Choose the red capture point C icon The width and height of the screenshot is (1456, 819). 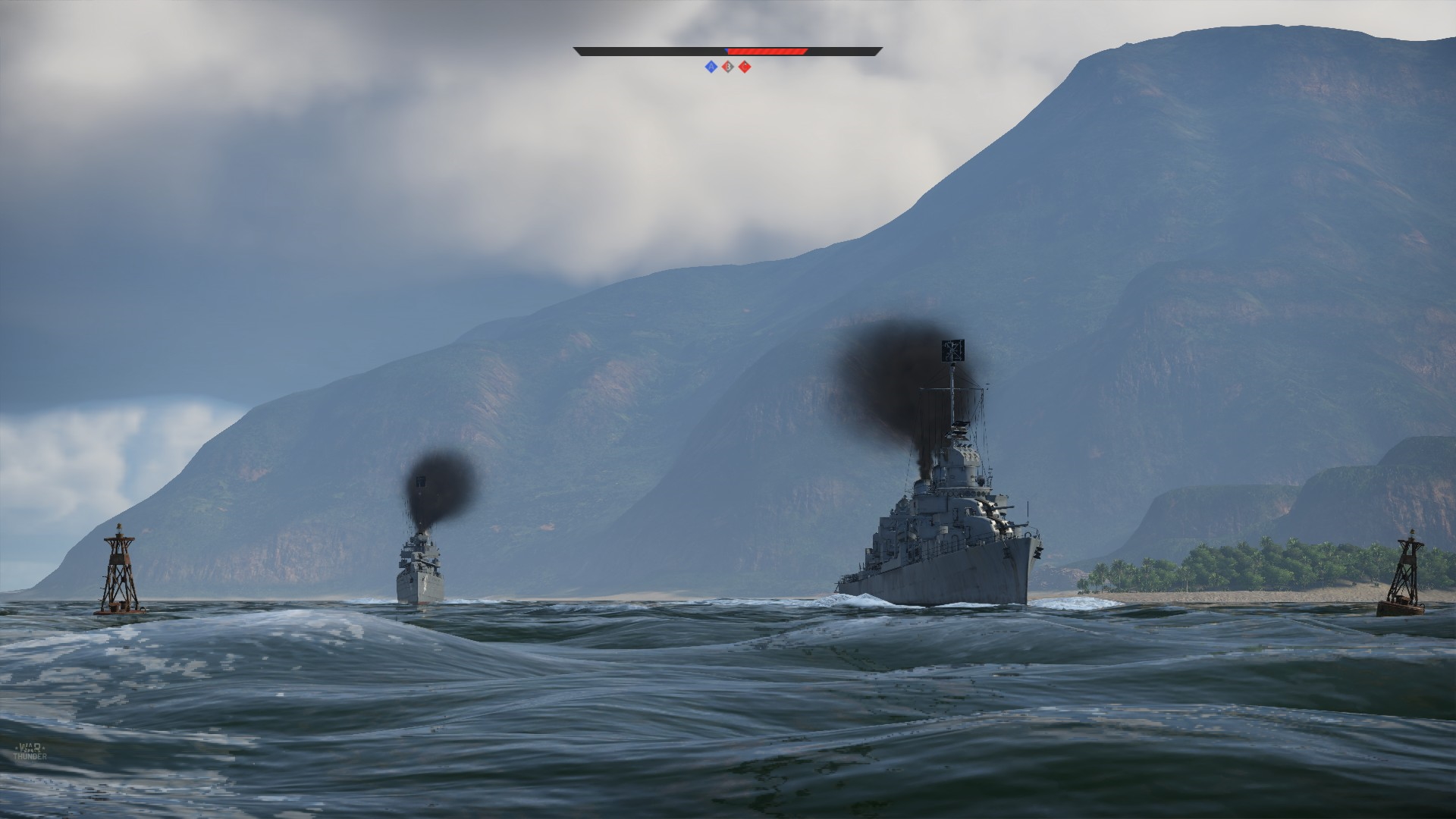tap(745, 67)
